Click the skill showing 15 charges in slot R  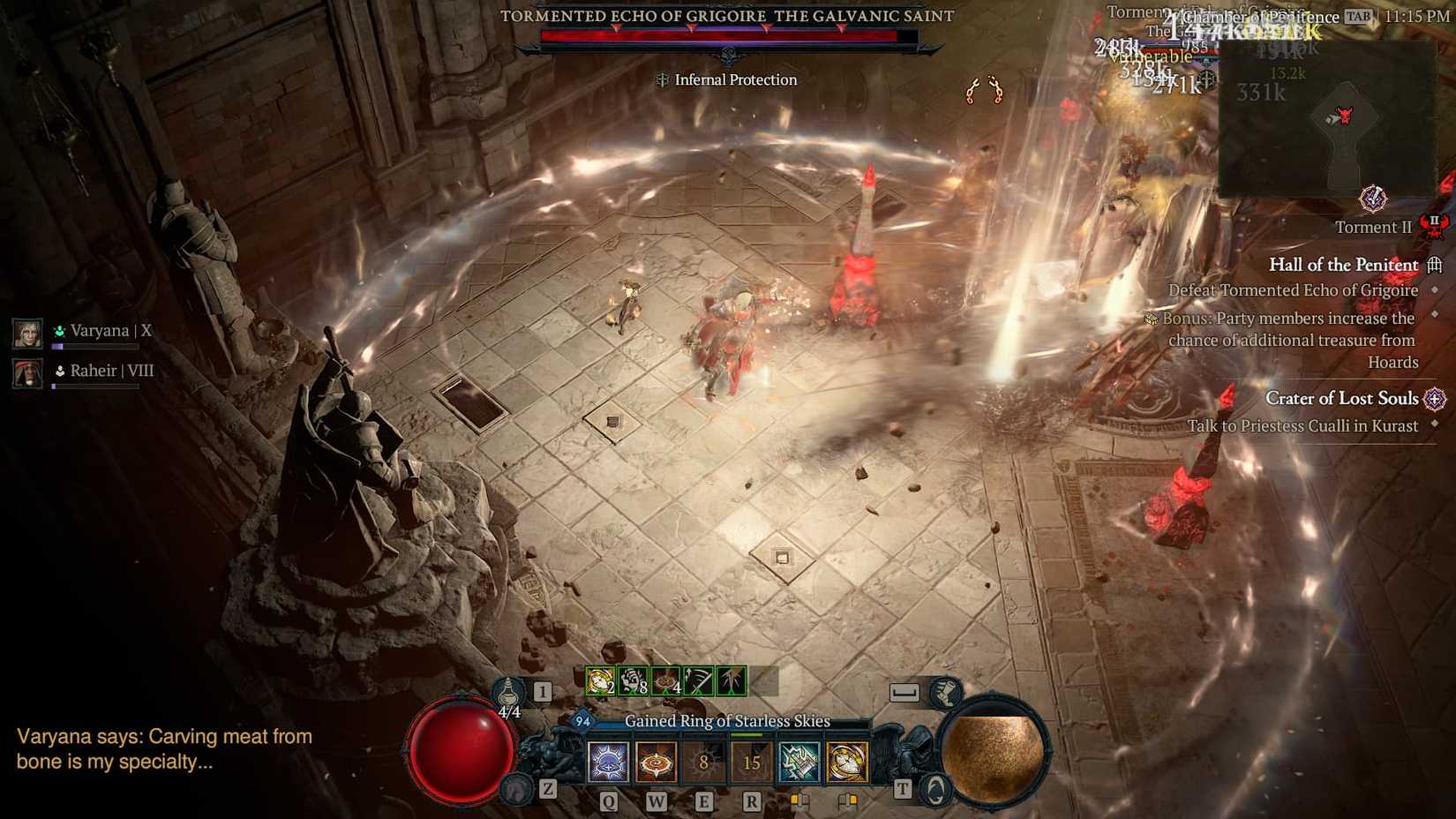[750, 762]
